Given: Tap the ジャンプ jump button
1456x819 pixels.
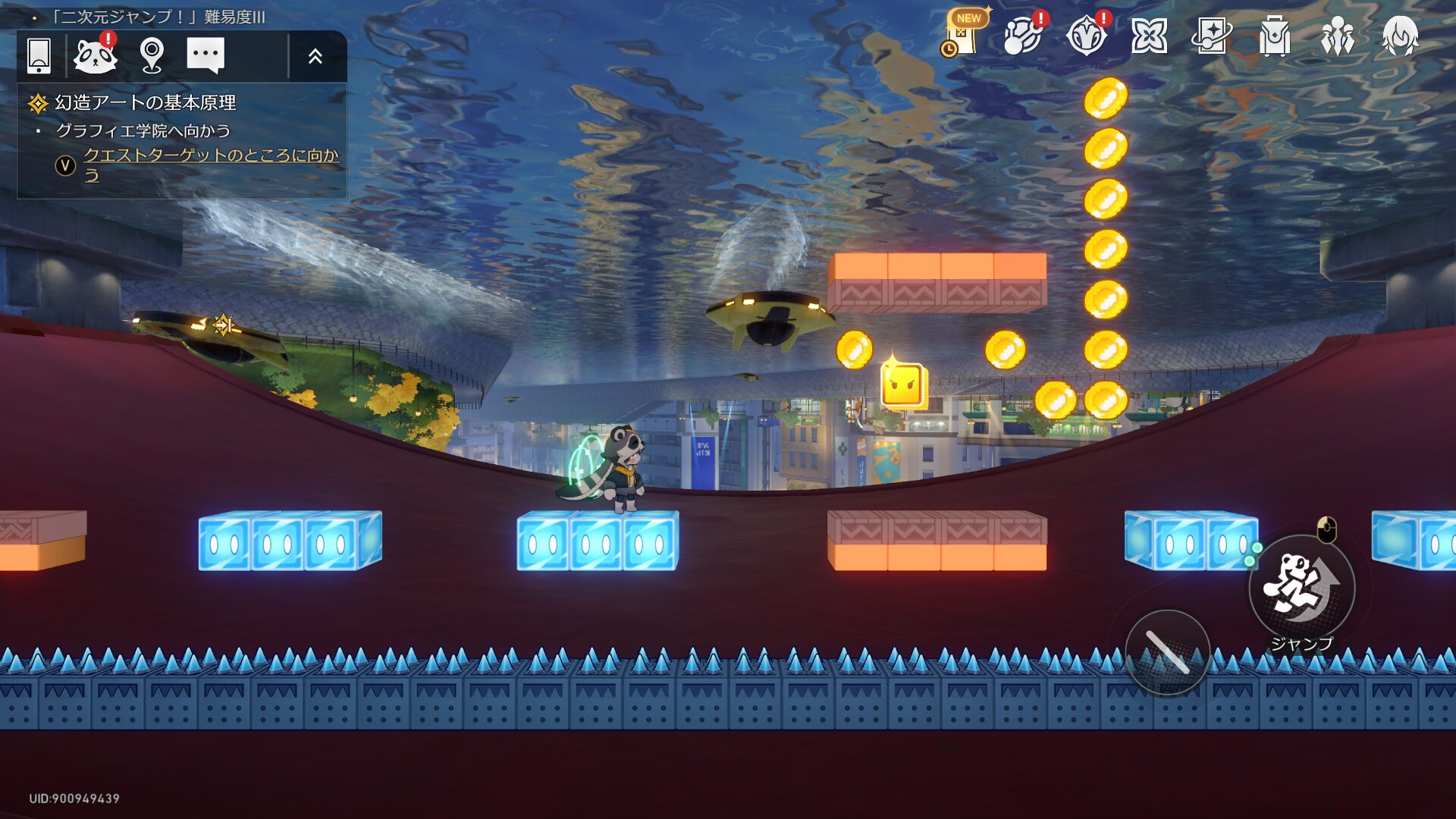Looking at the screenshot, I should 1301,588.
